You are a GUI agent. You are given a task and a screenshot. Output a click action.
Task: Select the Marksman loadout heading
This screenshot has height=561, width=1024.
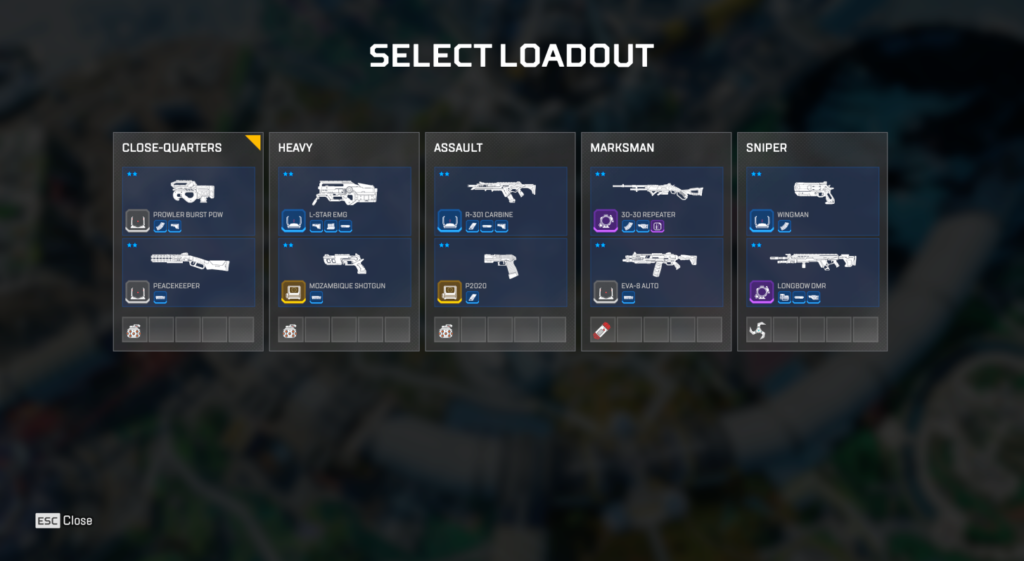(622, 148)
